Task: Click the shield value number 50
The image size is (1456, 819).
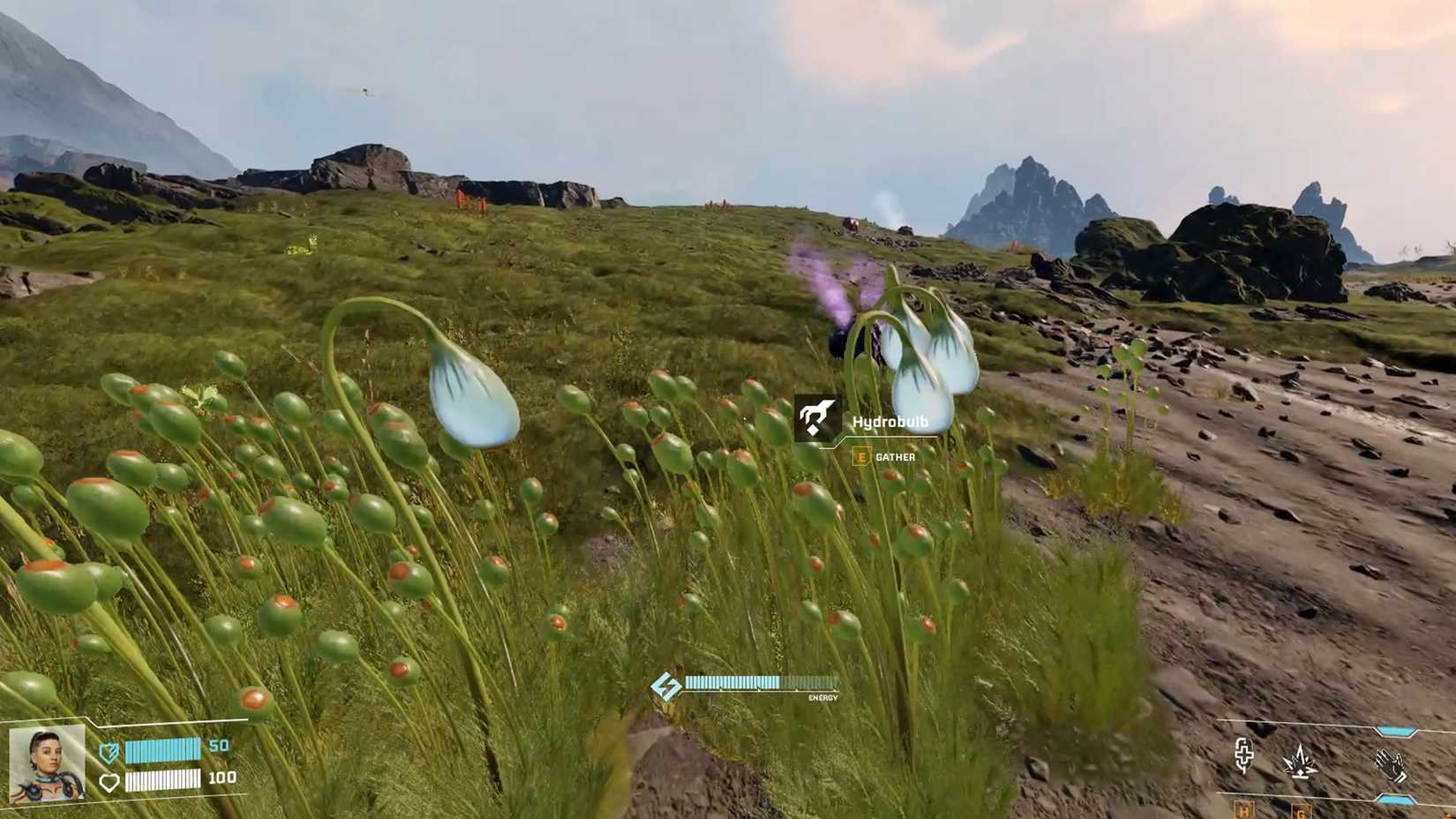Action: tap(219, 745)
